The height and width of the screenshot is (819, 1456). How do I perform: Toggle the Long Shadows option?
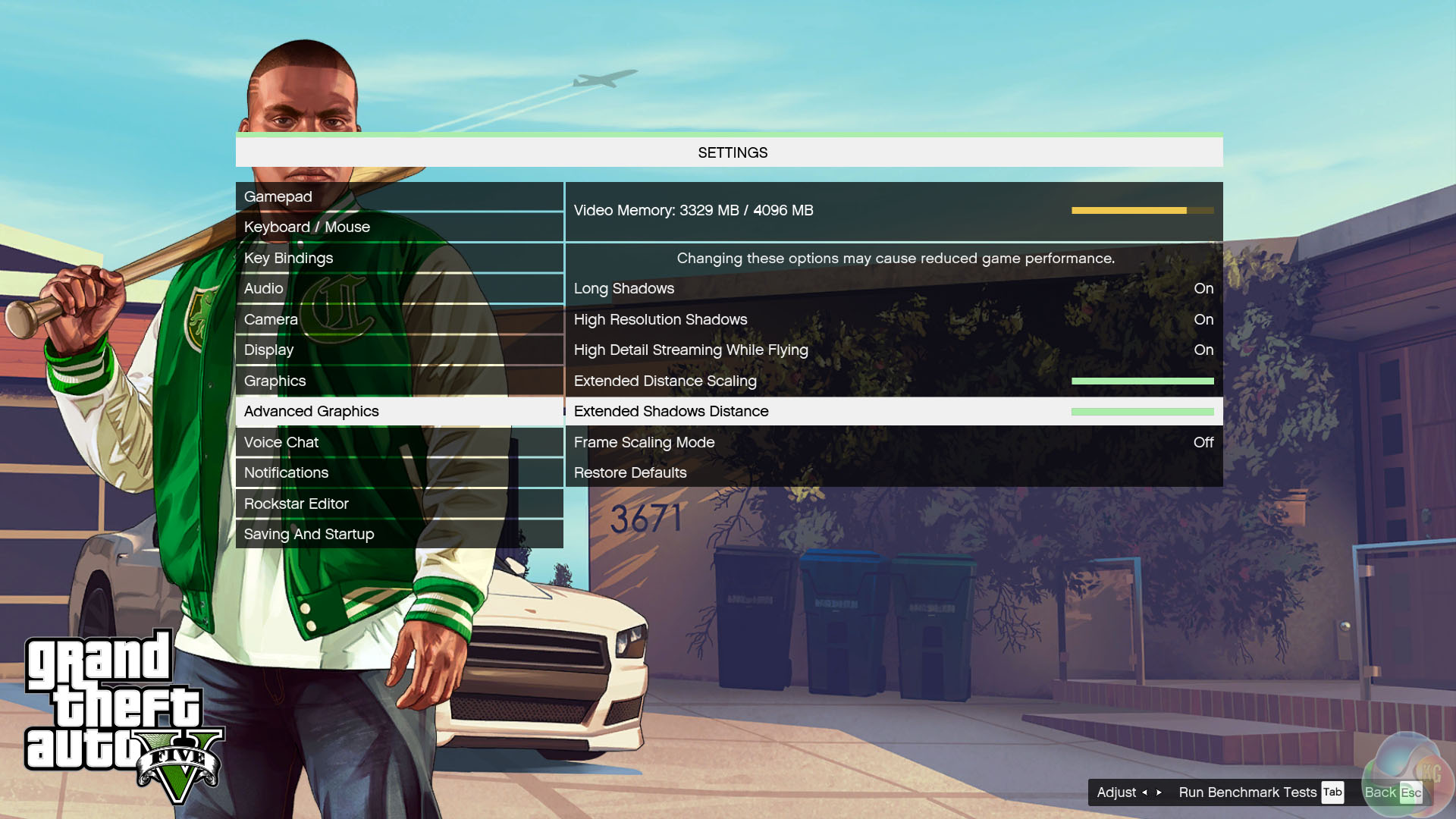tap(893, 289)
